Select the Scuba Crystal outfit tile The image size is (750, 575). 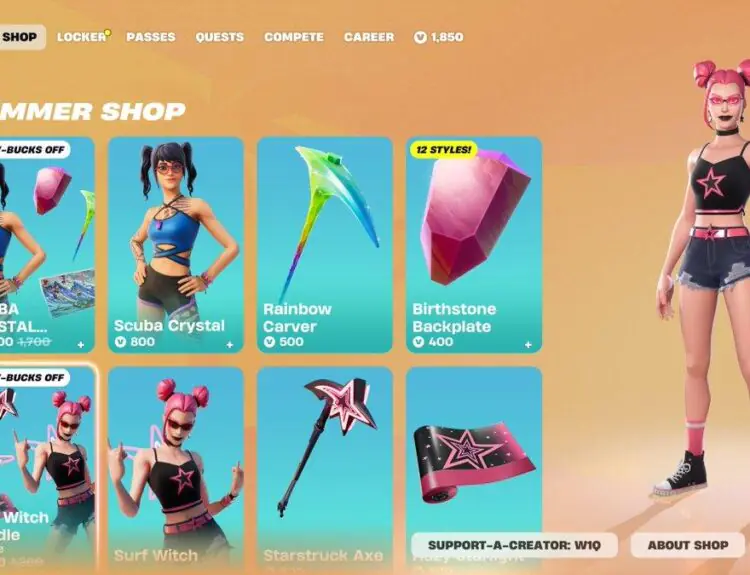pos(176,244)
